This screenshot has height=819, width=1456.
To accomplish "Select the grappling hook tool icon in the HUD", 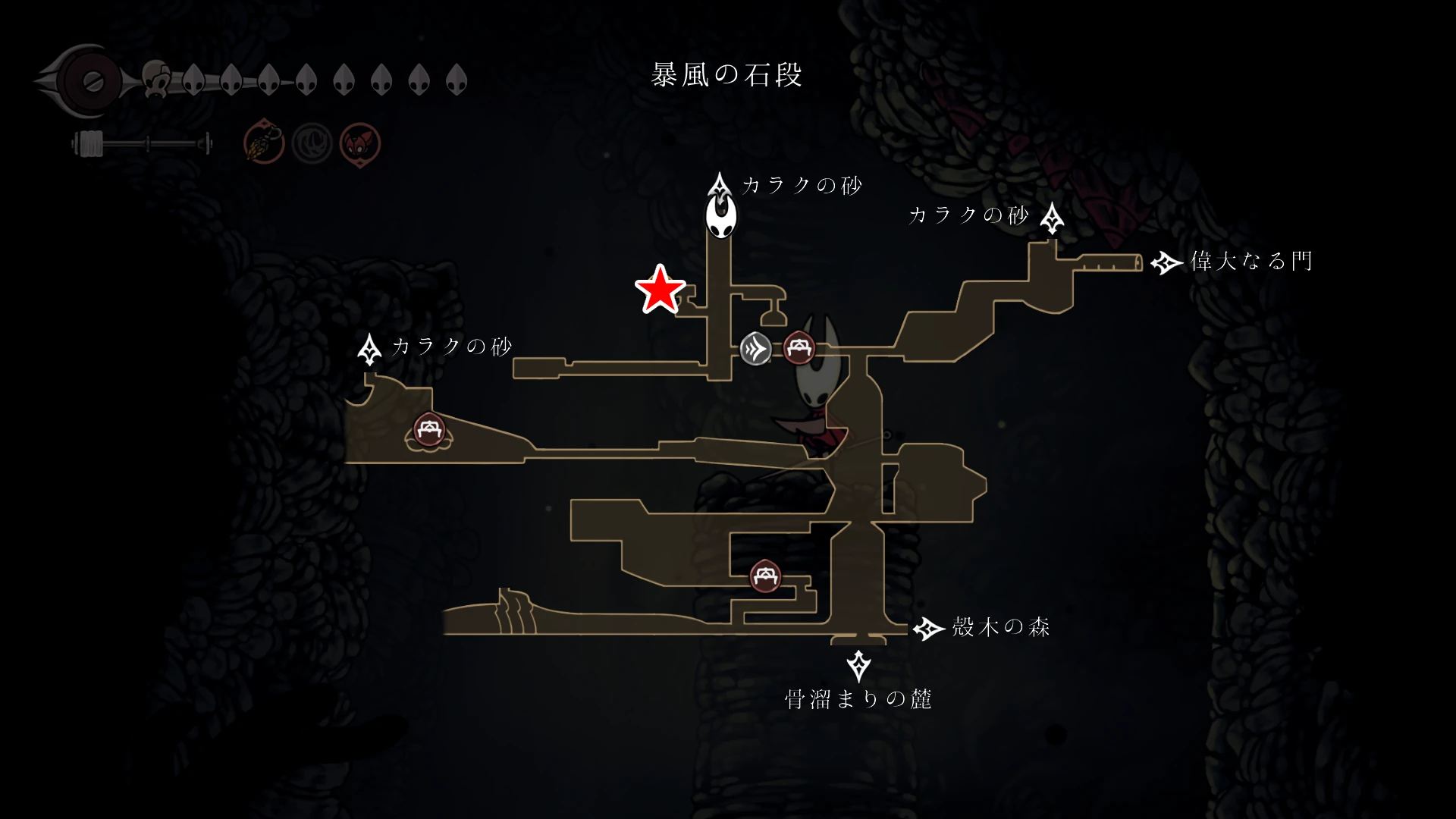I will pyautogui.click(x=263, y=141).
